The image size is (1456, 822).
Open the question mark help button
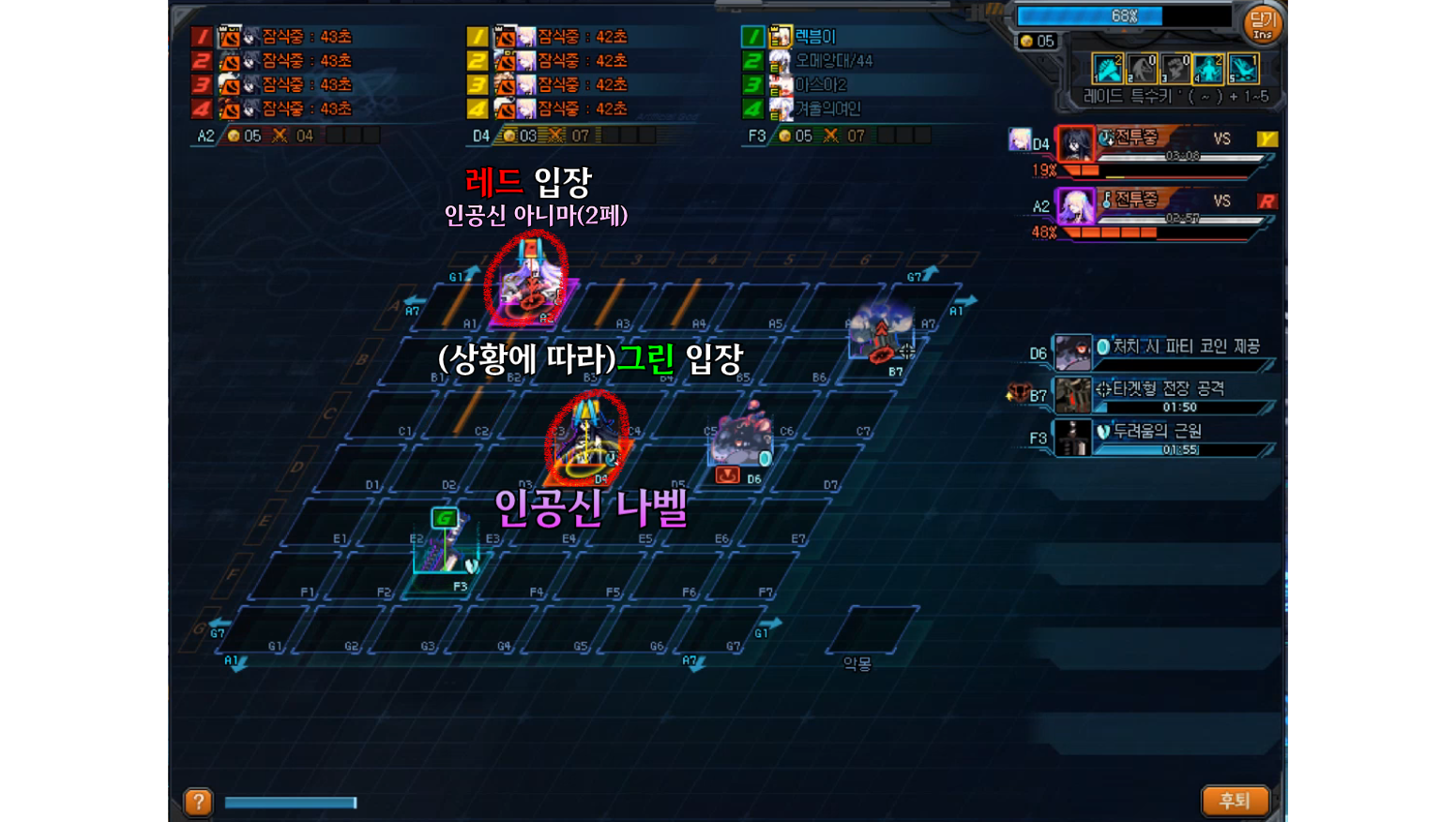[x=198, y=801]
